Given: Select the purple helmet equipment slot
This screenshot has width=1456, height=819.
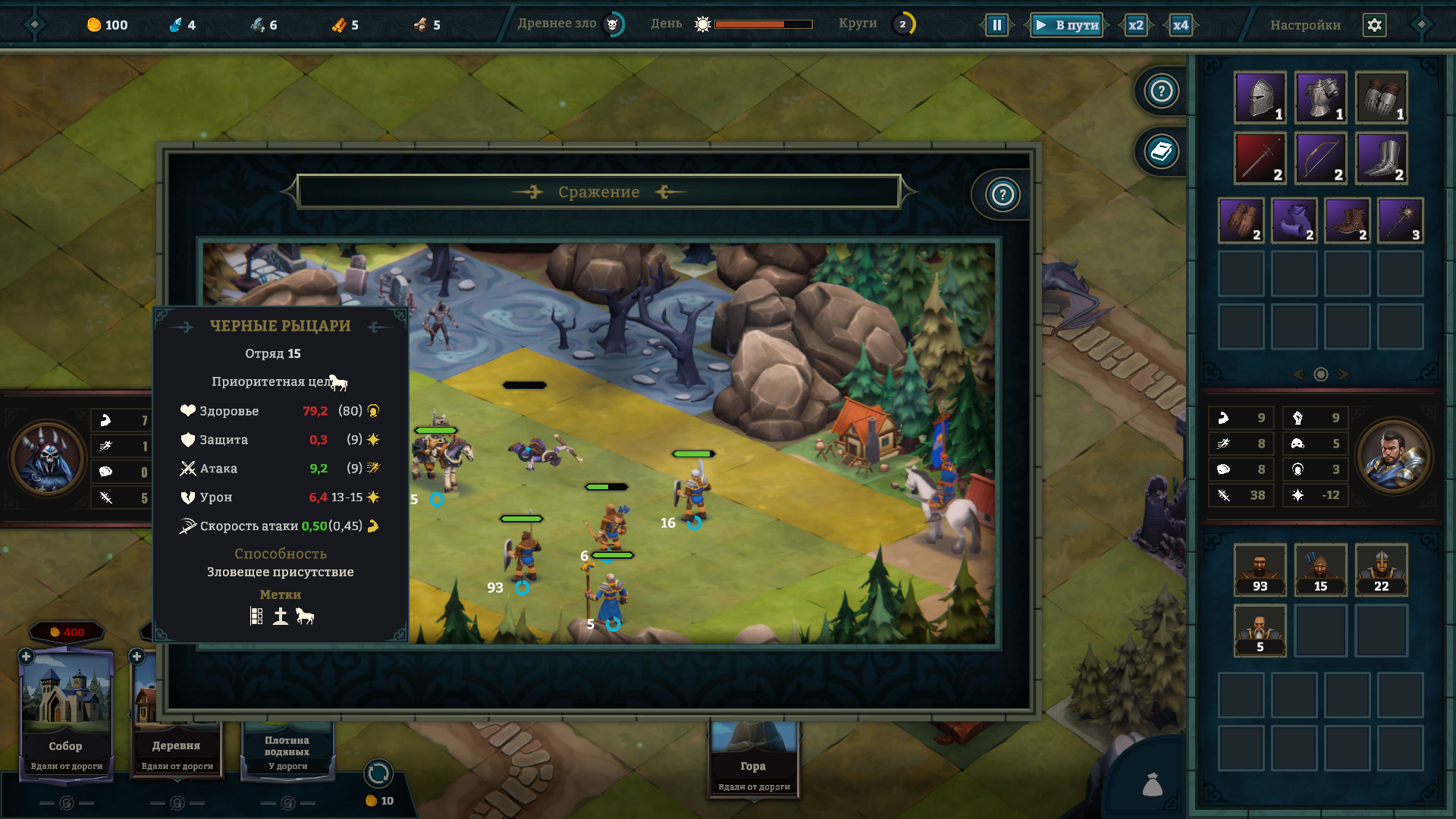Looking at the screenshot, I should [x=1260, y=97].
